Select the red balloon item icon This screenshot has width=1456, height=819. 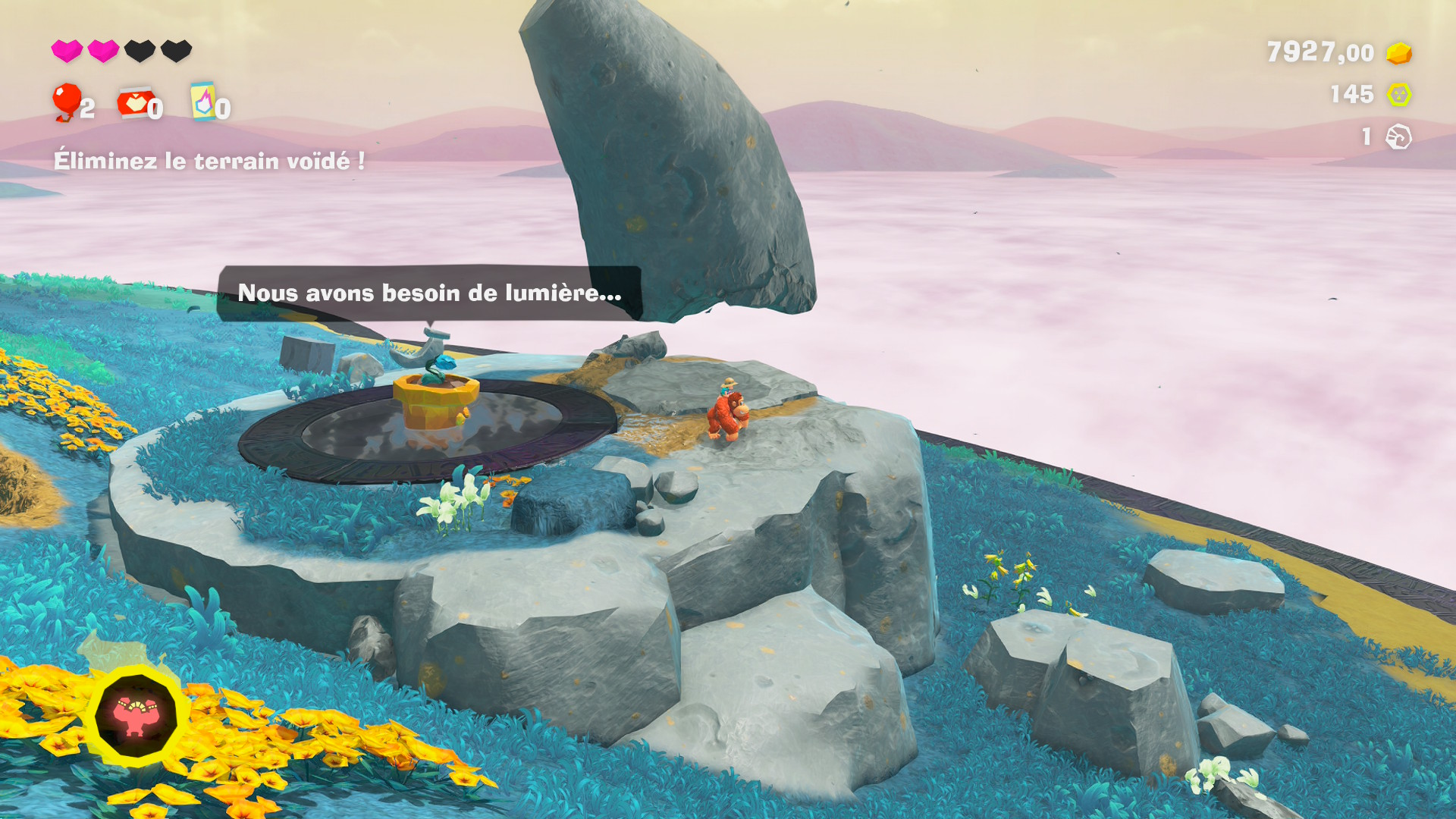(x=67, y=102)
